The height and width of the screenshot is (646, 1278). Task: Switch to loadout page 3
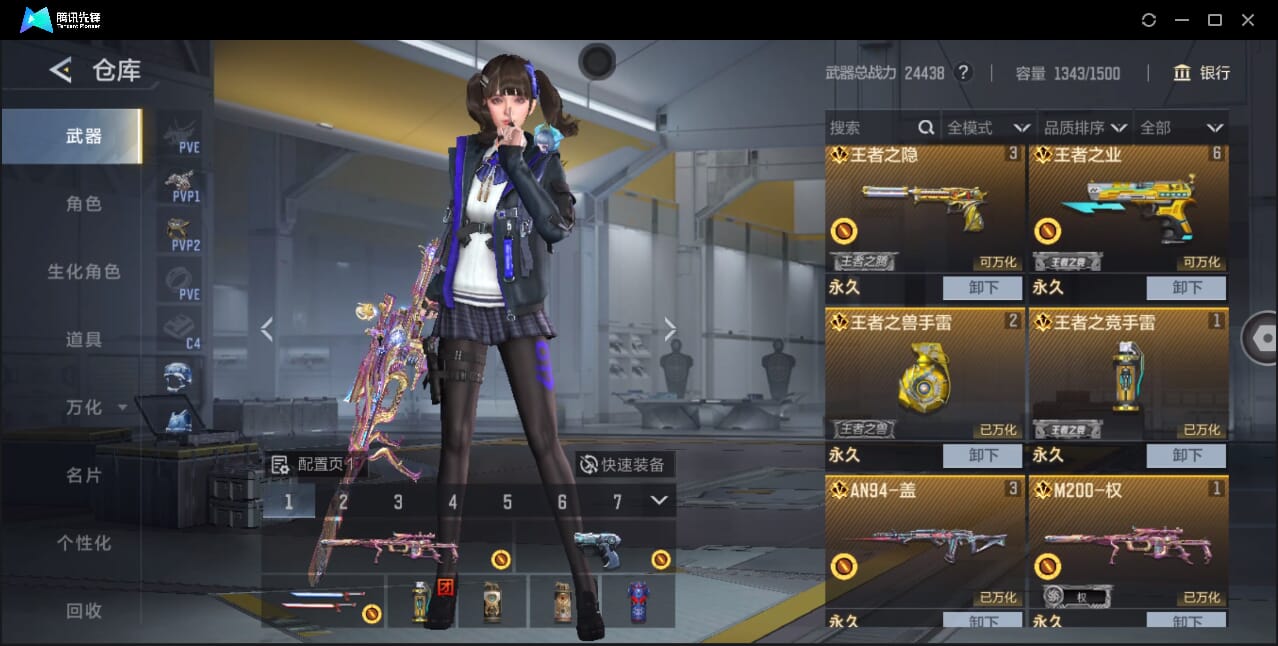[x=398, y=502]
